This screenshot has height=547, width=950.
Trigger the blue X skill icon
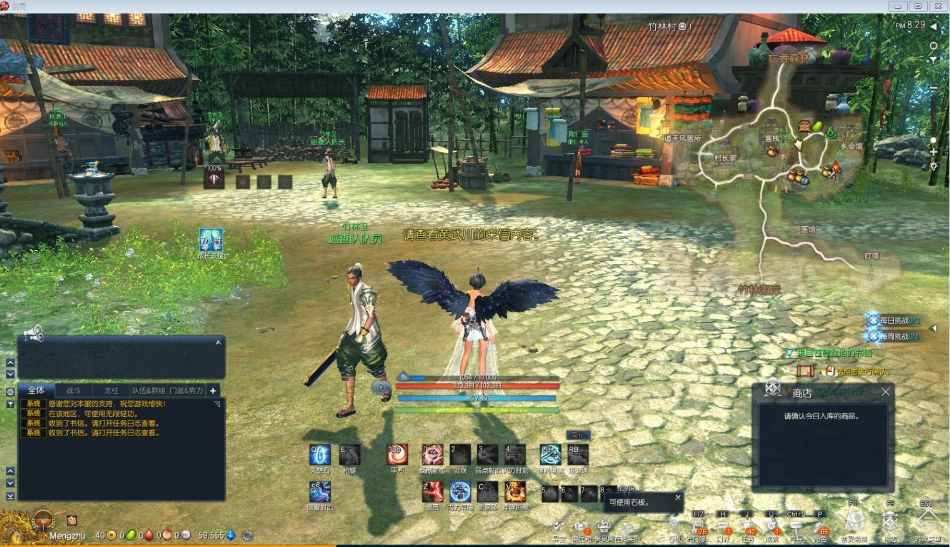click(x=460, y=491)
